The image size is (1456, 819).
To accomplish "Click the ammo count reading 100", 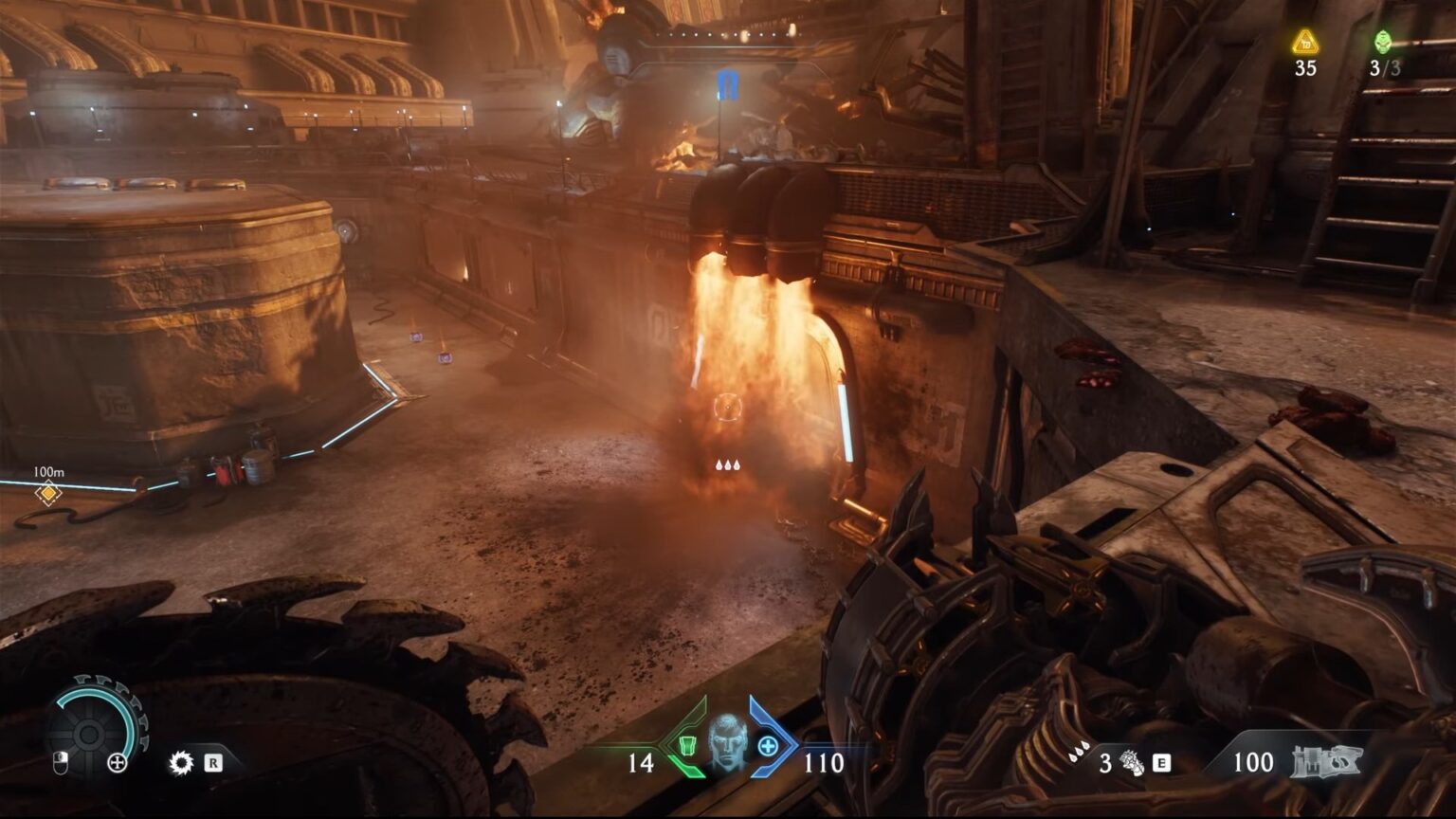I will [x=1256, y=761].
